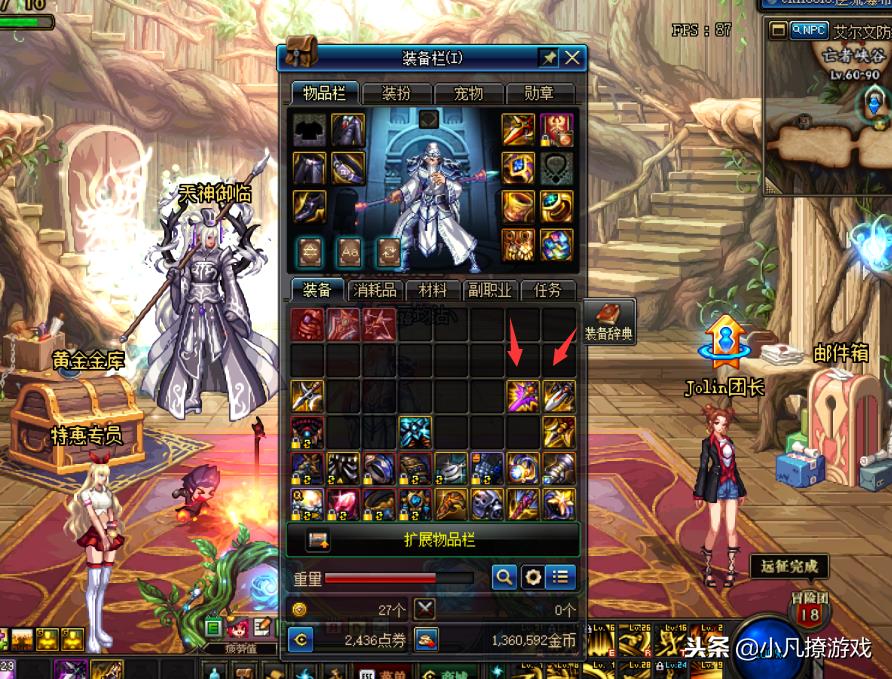Click the 点券 coupon recharge button
This screenshot has height=679, width=892.
(300, 639)
